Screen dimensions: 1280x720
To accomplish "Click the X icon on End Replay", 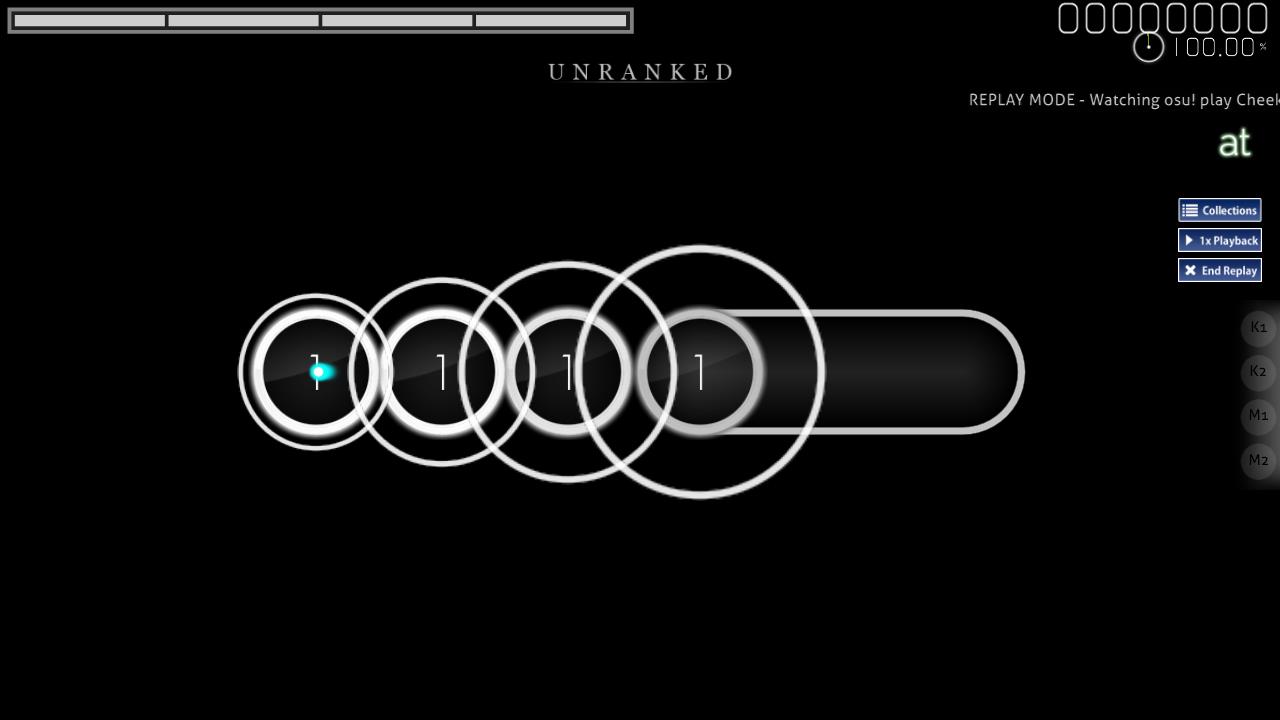I will tap(1190, 270).
